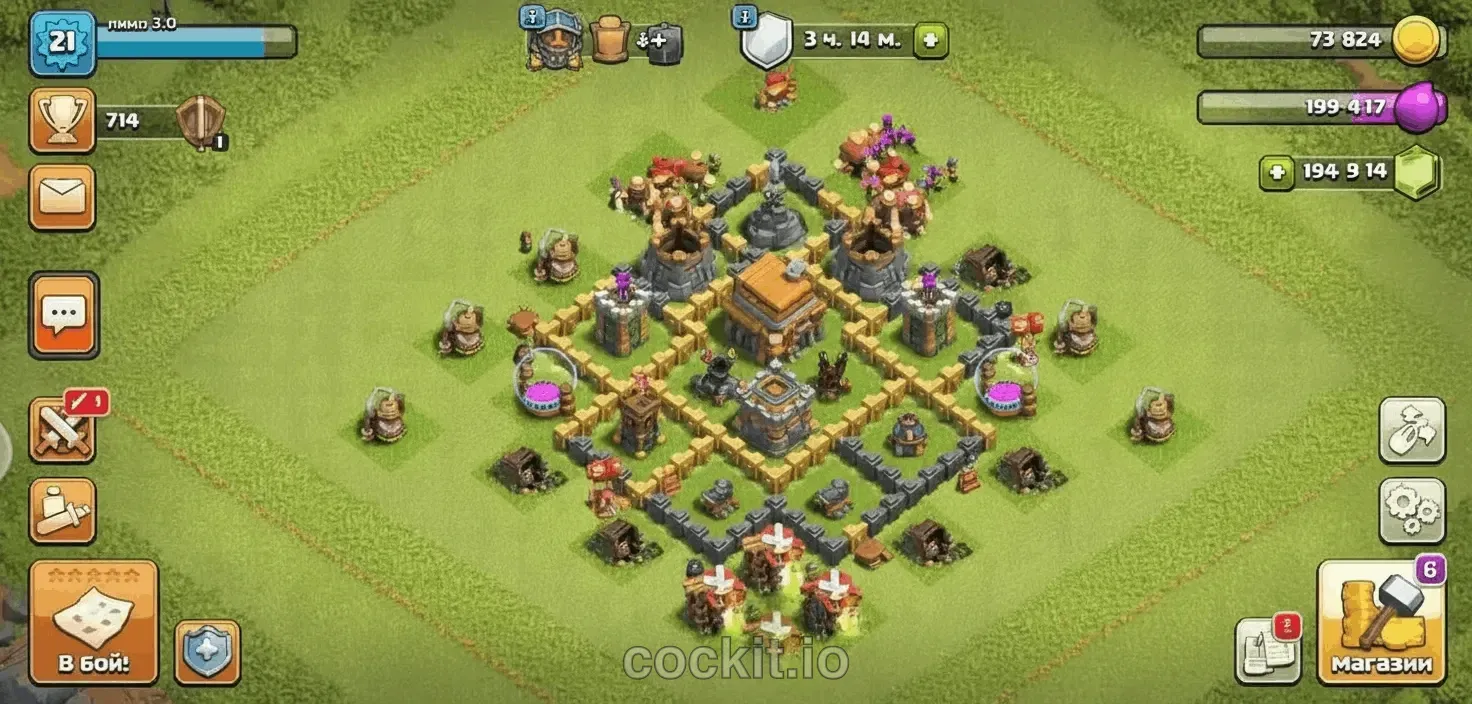The width and height of the screenshot is (1472, 704).
Task: Add shield time with green plus
Action: (x=930, y=41)
